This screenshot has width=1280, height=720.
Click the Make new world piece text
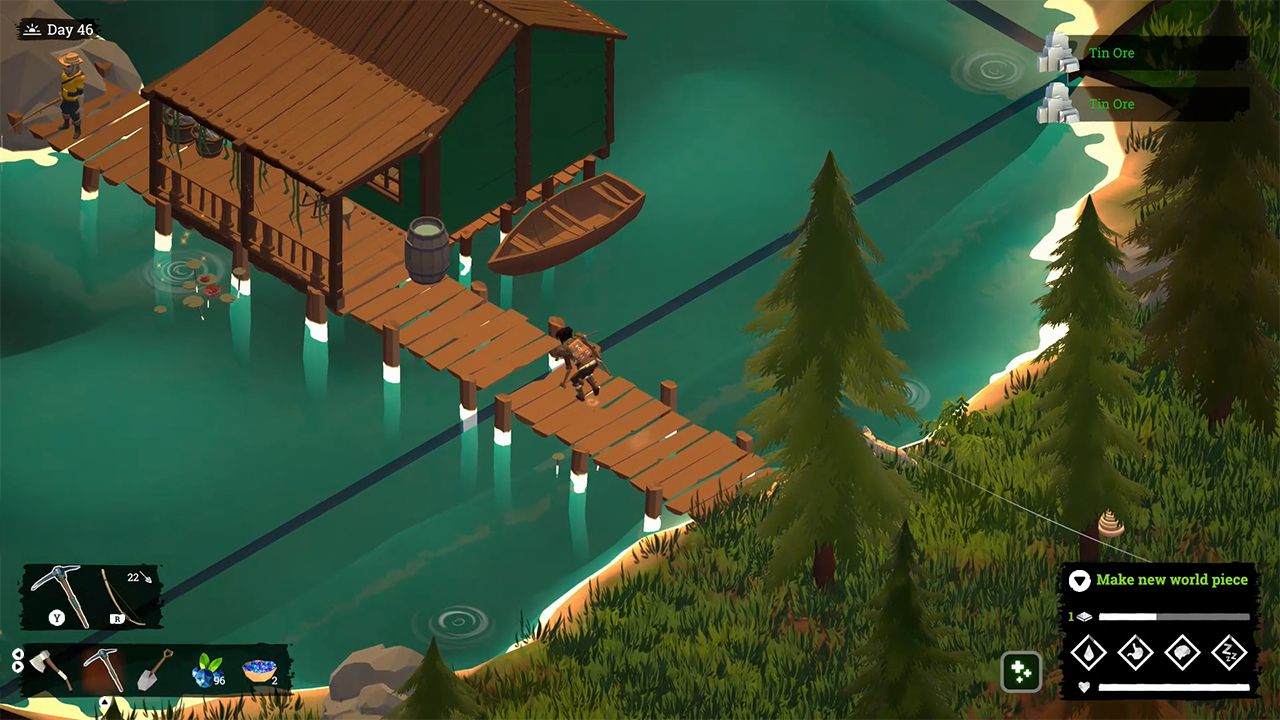[x=1171, y=580]
